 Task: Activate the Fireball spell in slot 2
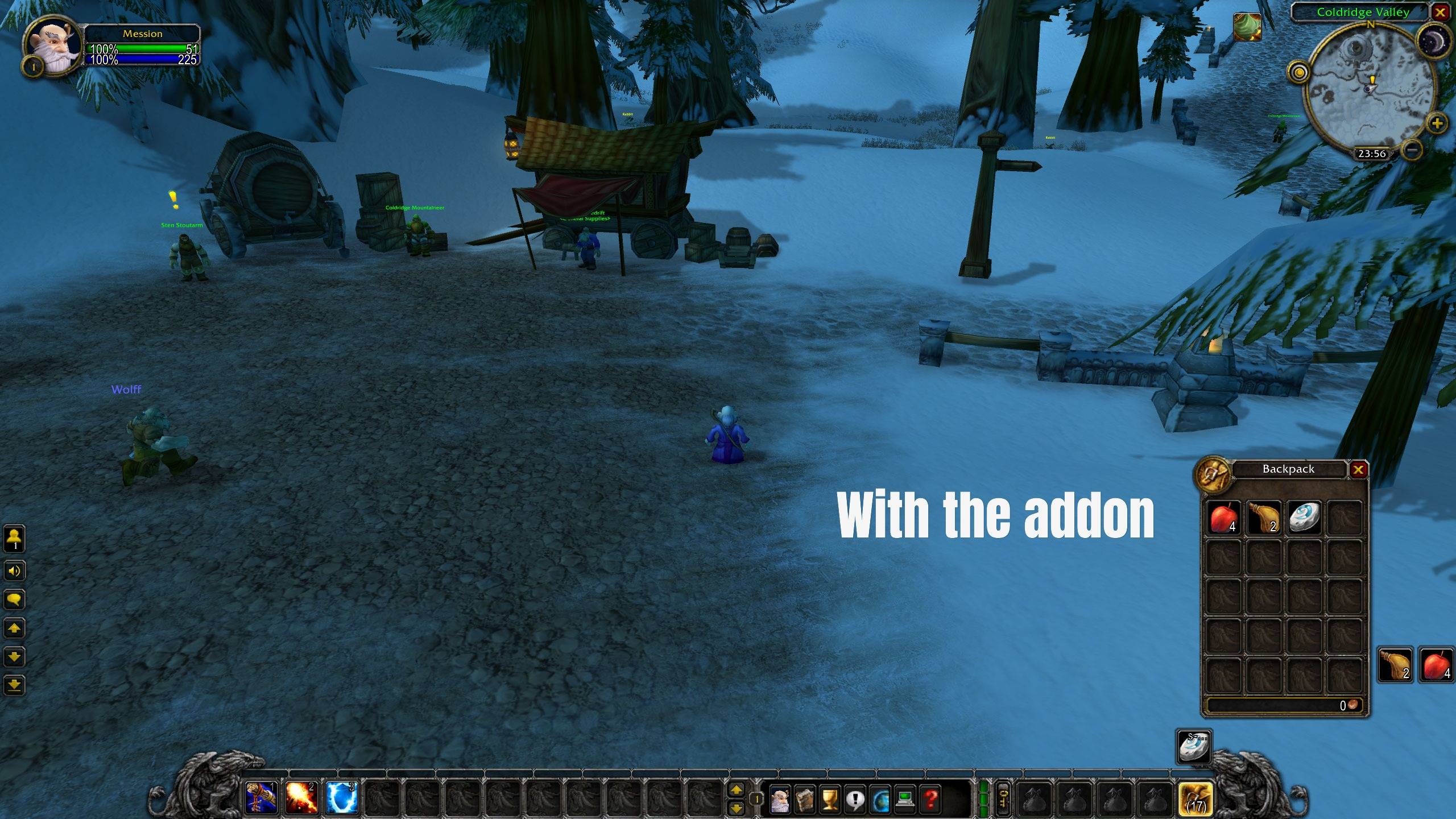coord(301,797)
